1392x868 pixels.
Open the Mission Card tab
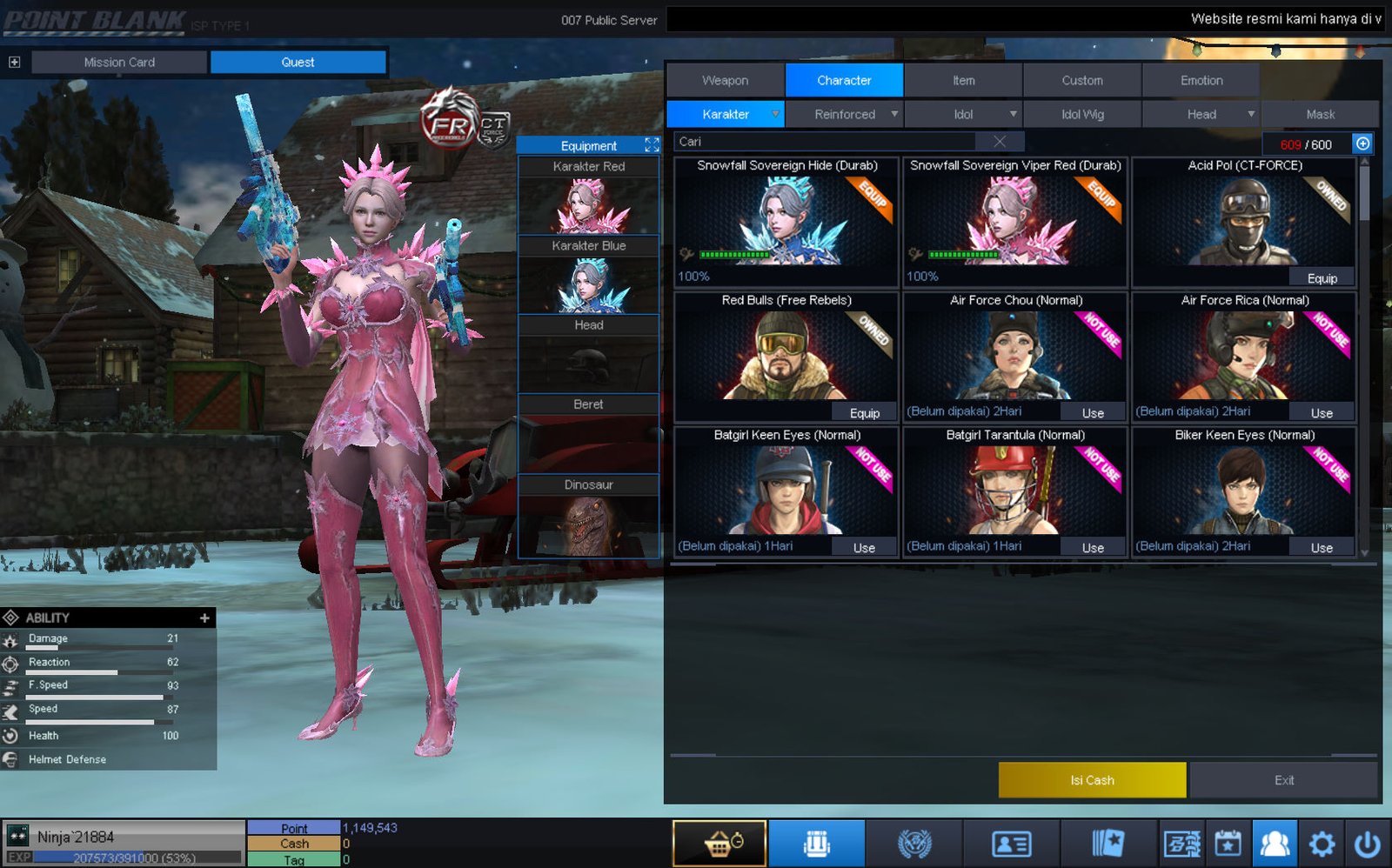tap(119, 62)
